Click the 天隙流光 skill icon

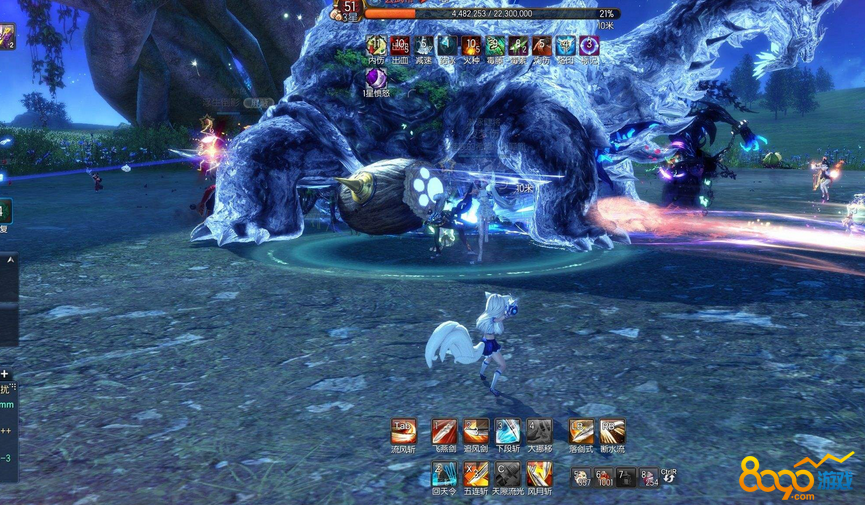(x=508, y=473)
